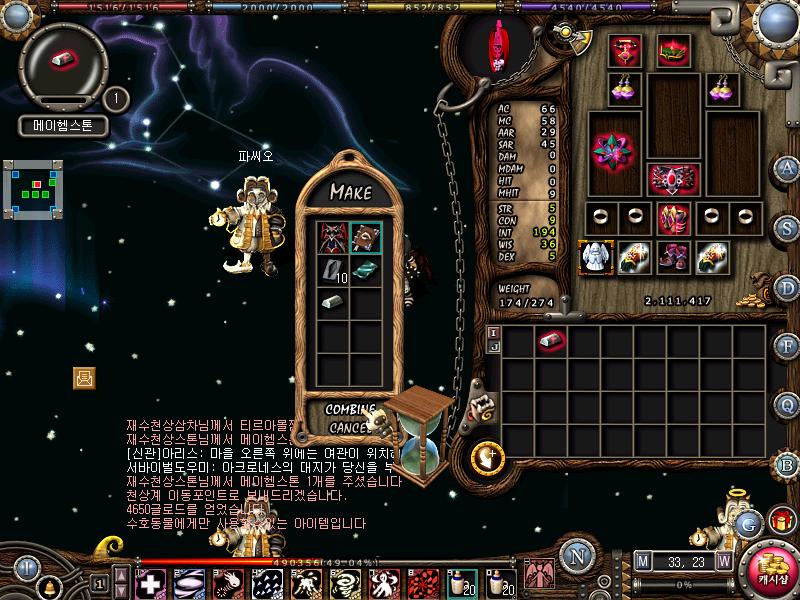
Task: Select the red winged armor in Make grid
Action: pyautogui.click(x=333, y=238)
